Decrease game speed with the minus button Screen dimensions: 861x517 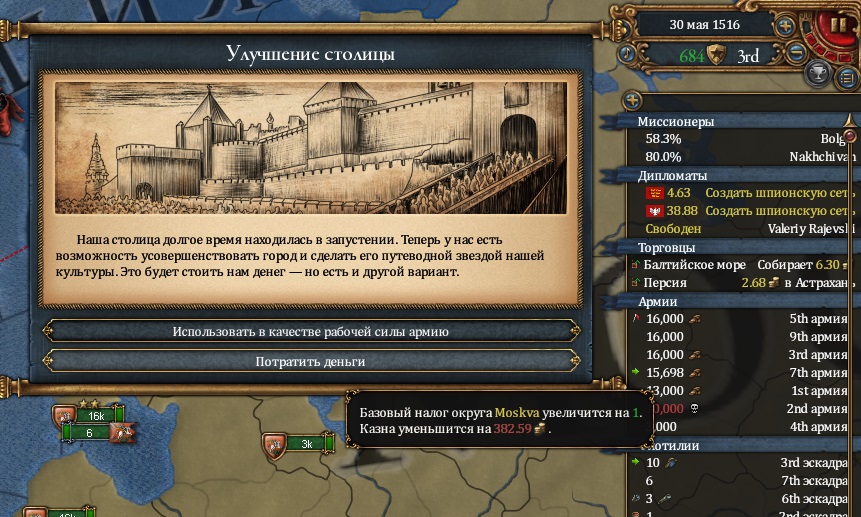pos(796,54)
